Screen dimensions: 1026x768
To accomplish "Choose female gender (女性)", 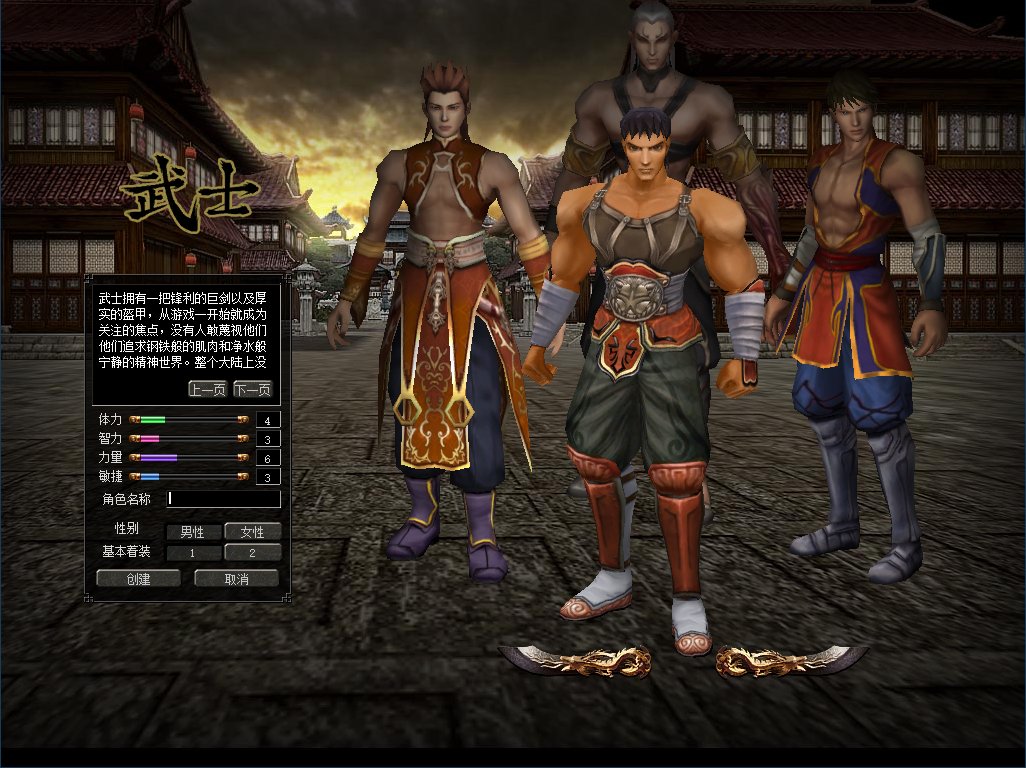I will [252, 532].
